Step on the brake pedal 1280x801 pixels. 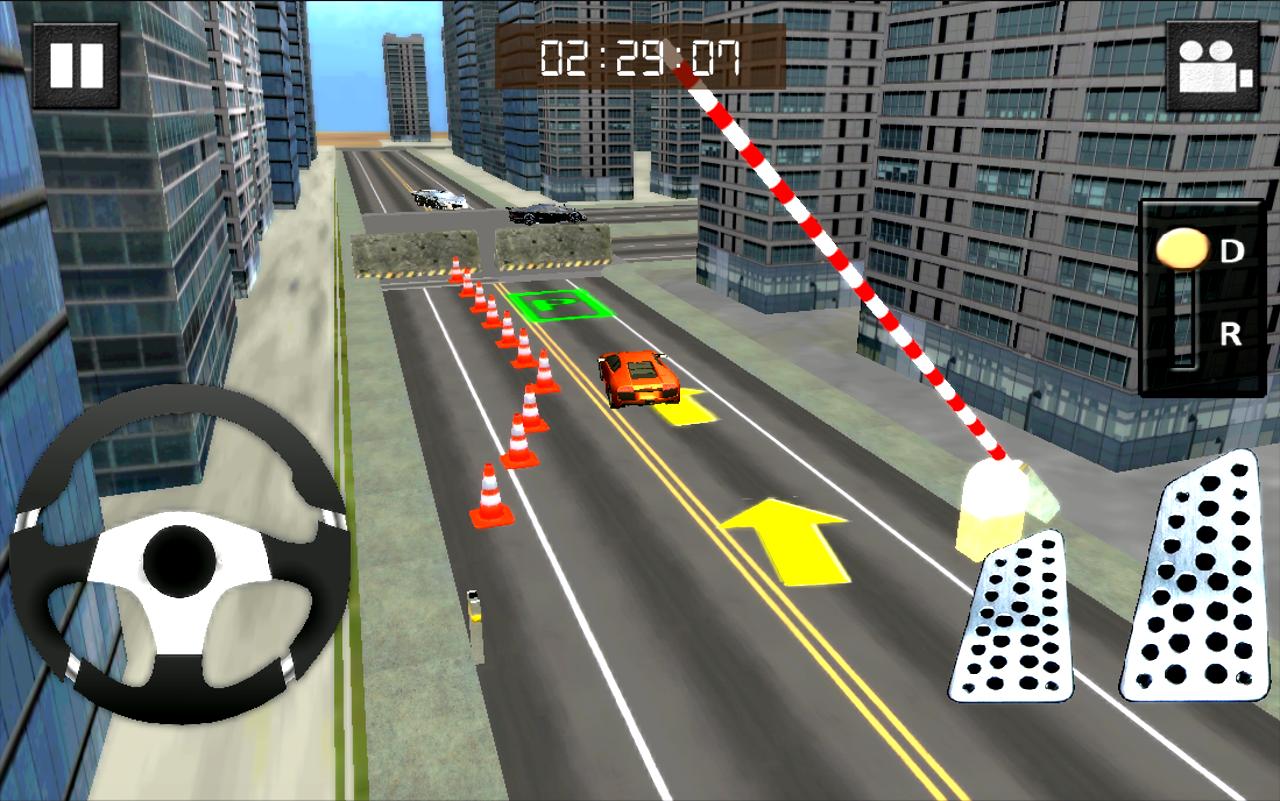coord(1012,617)
